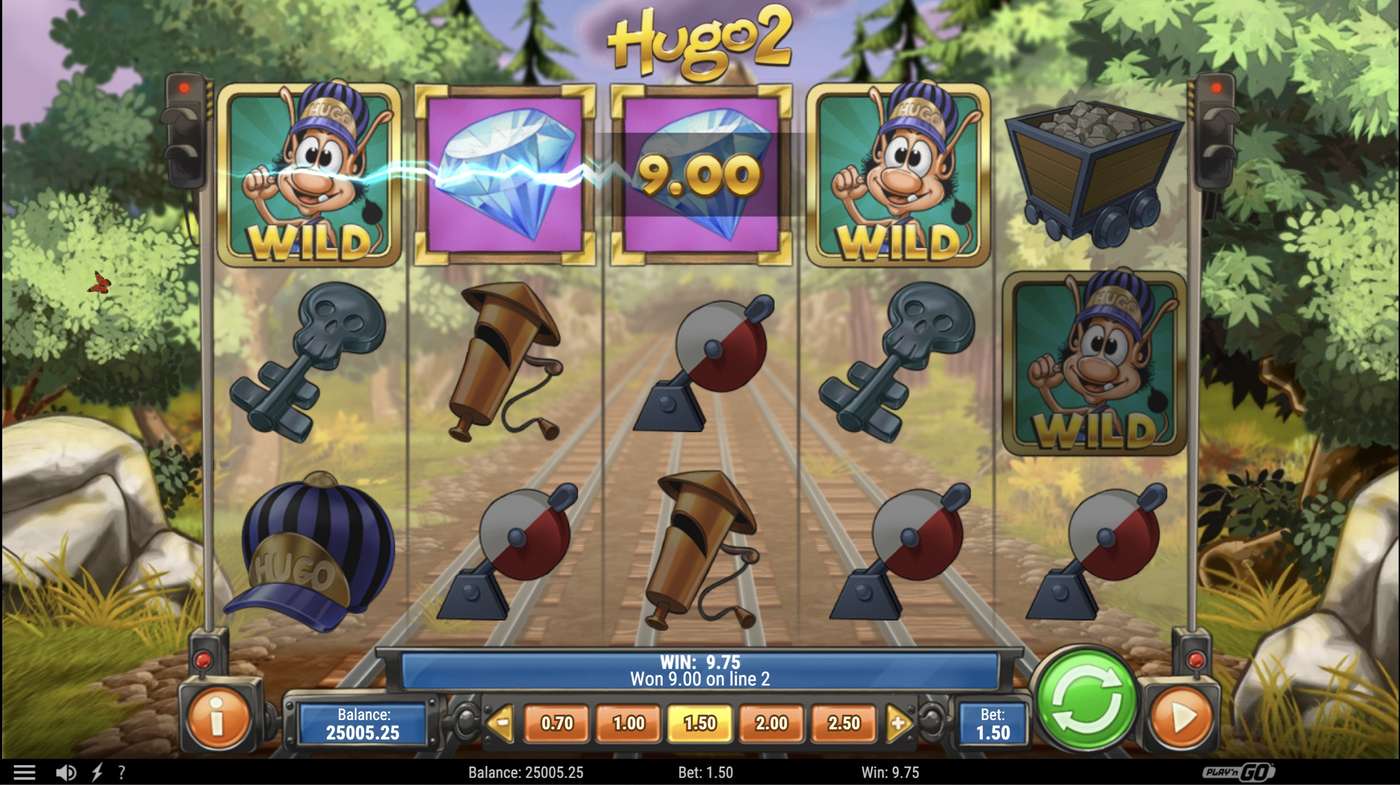Click the highlighted 1.50 bet button
This screenshot has width=1400, height=785.
tap(701, 722)
